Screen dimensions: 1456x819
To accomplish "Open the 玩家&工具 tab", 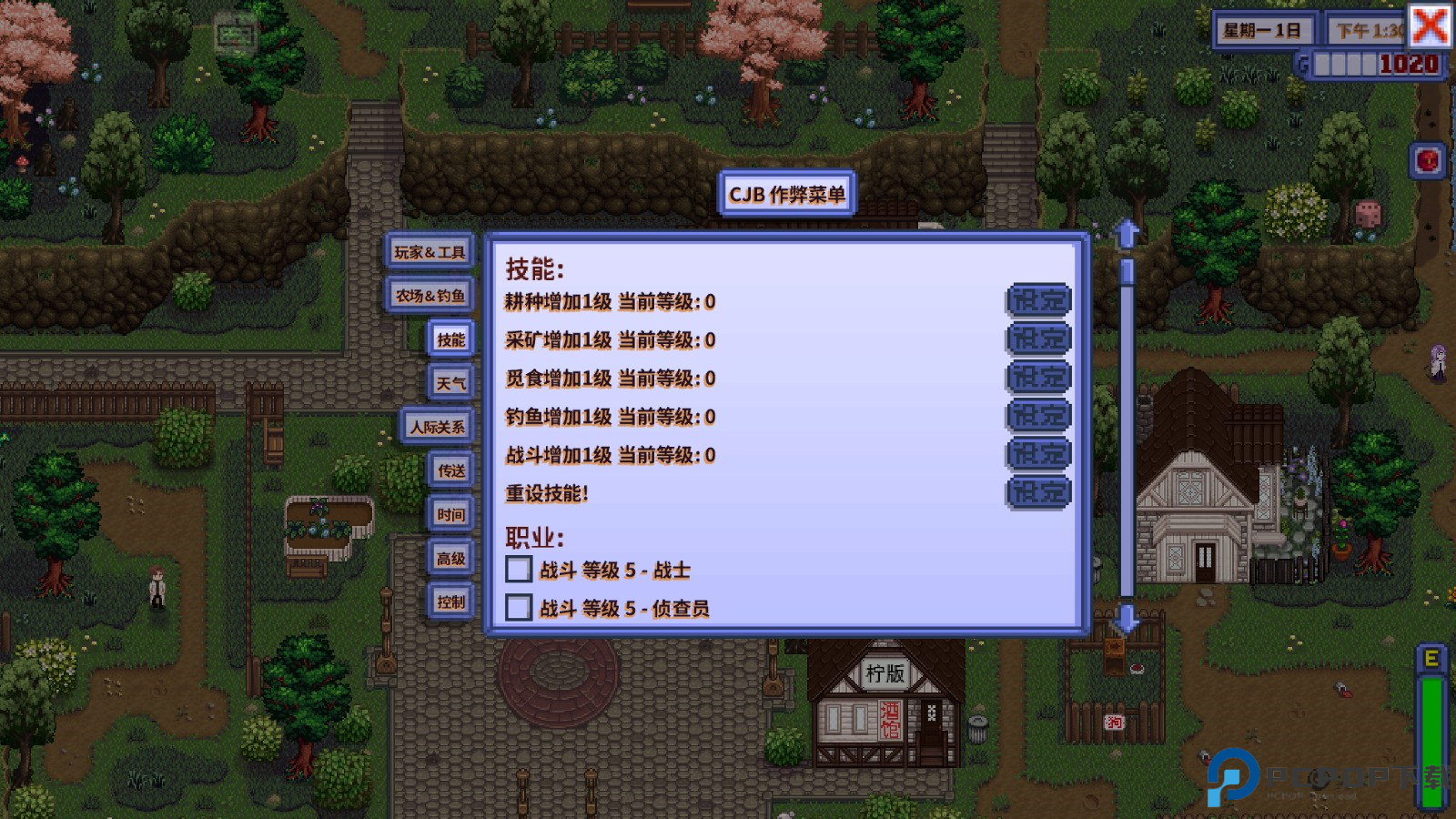I will [x=430, y=252].
